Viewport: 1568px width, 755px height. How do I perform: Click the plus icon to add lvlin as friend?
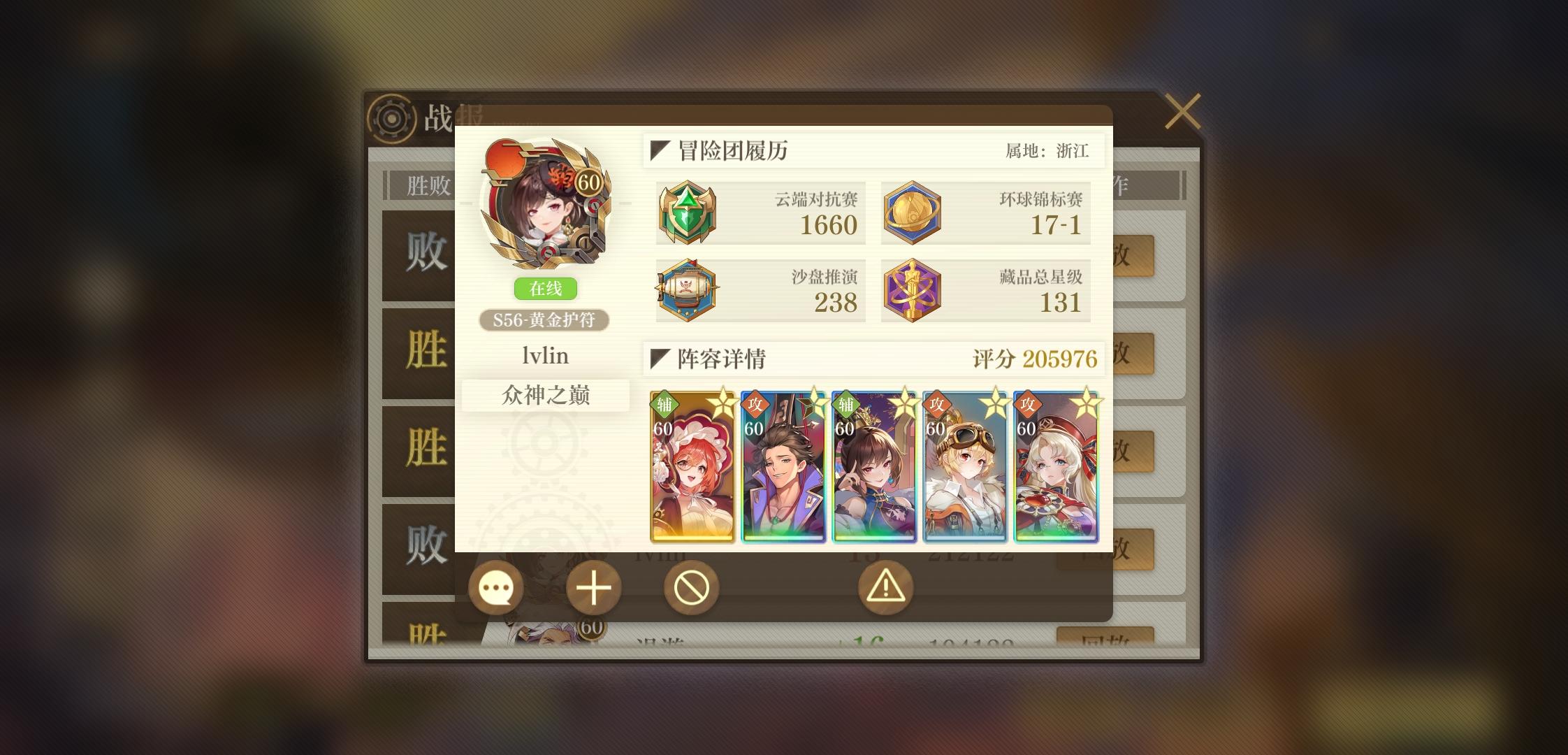coord(595,588)
